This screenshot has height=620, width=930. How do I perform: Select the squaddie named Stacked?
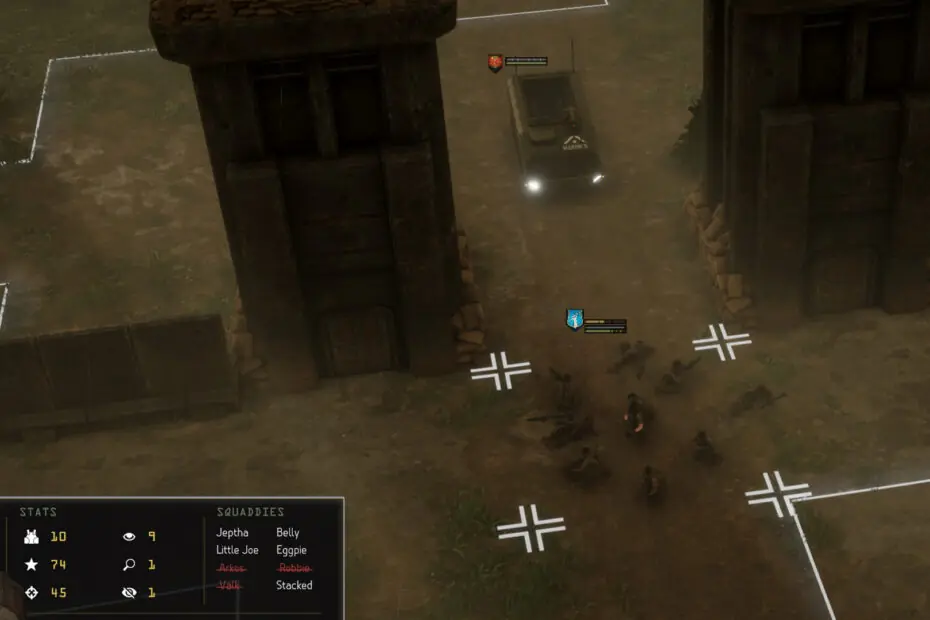[294, 585]
